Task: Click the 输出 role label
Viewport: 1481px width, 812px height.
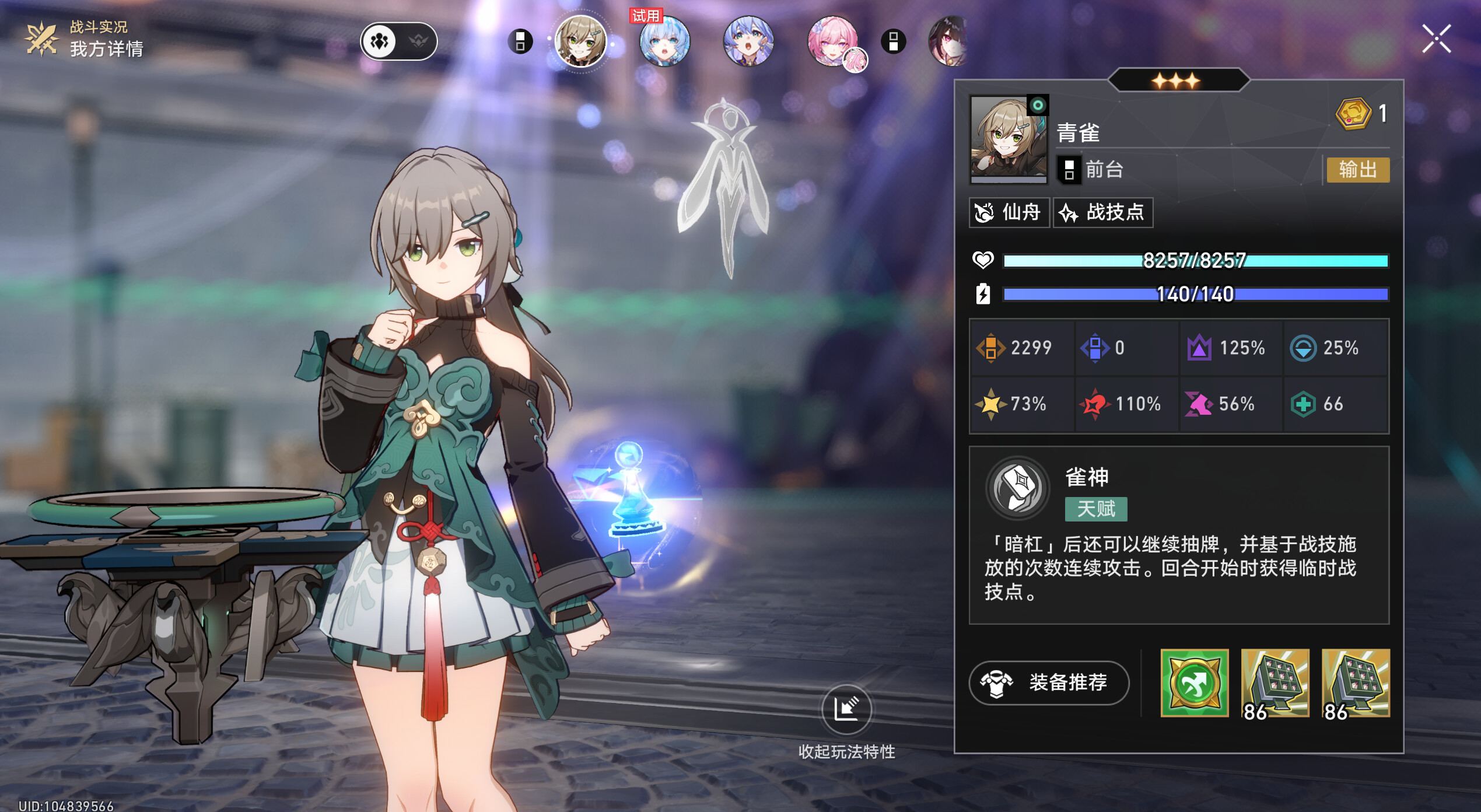Action: 1357,170
